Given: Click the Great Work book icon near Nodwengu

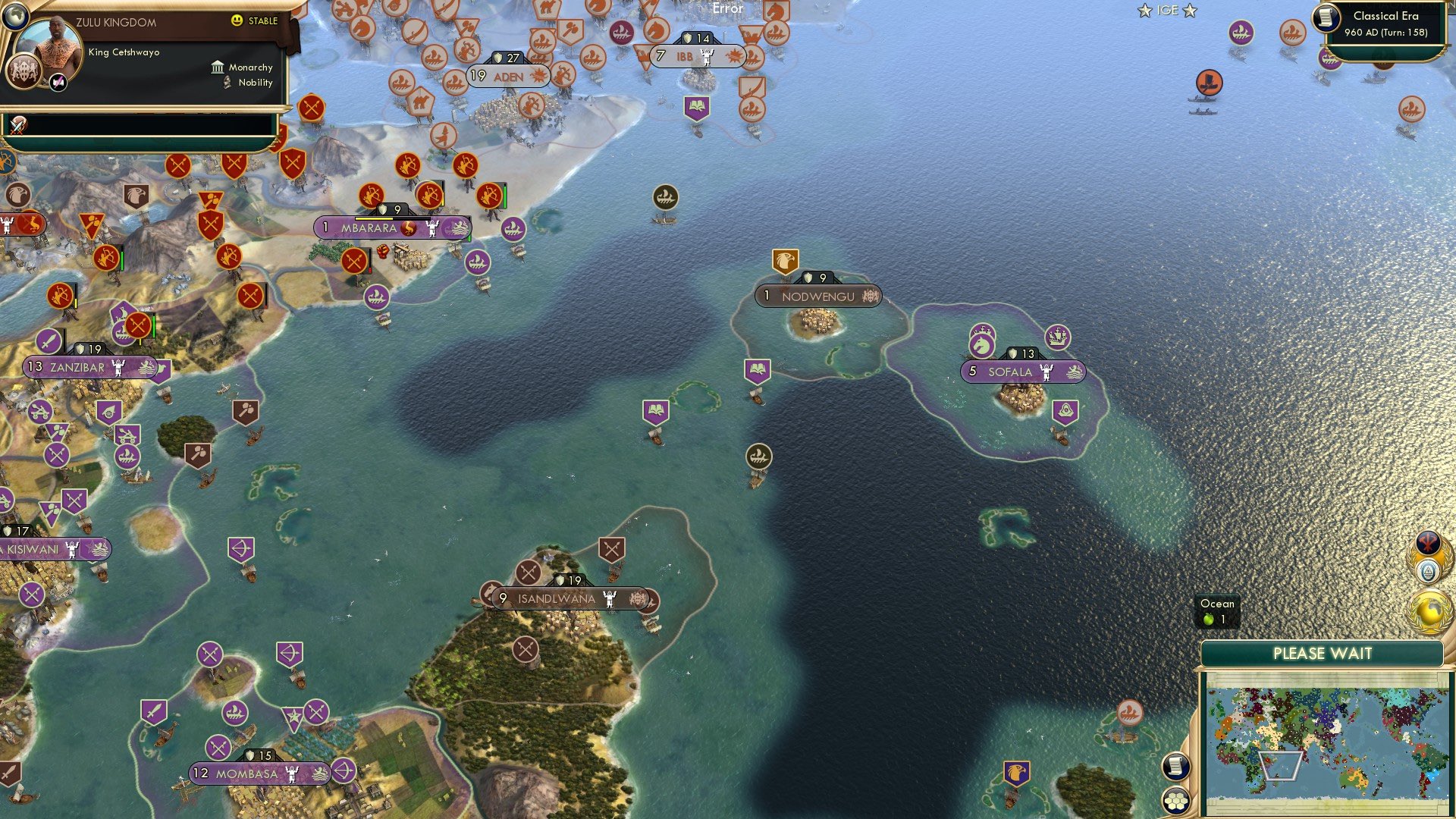Looking at the screenshot, I should tap(757, 369).
